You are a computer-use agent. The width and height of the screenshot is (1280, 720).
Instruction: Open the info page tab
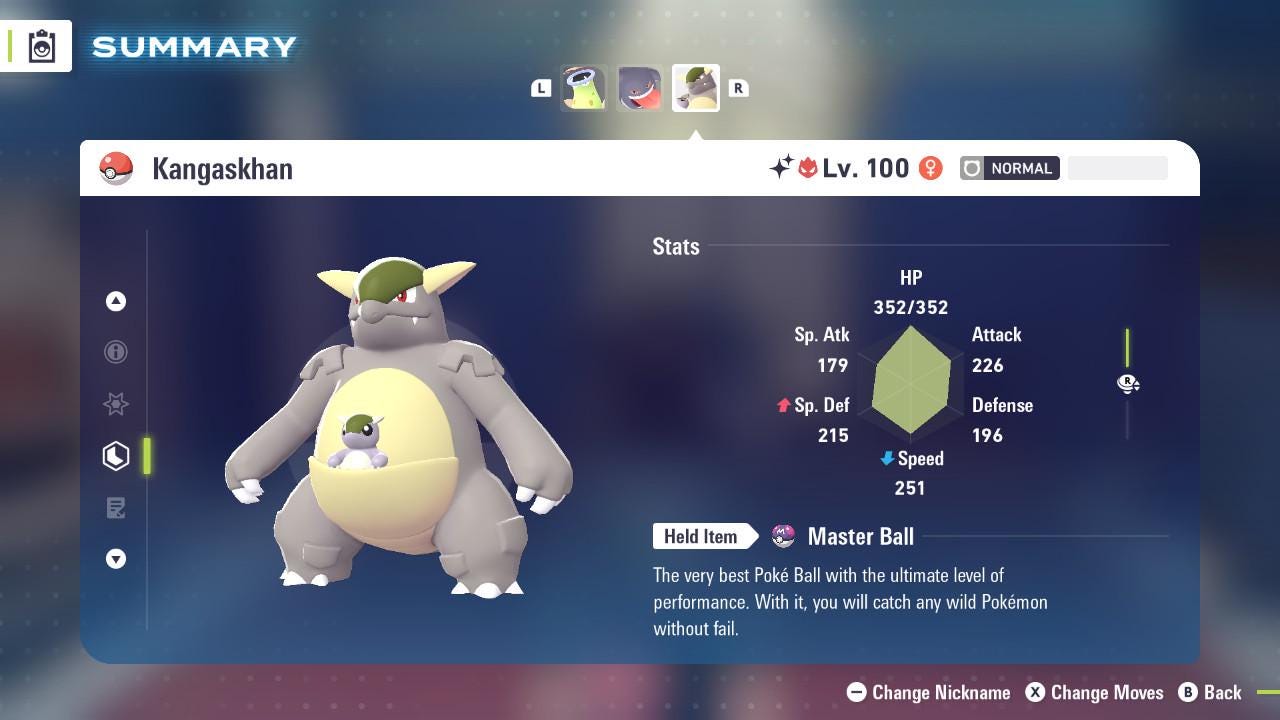coord(116,352)
